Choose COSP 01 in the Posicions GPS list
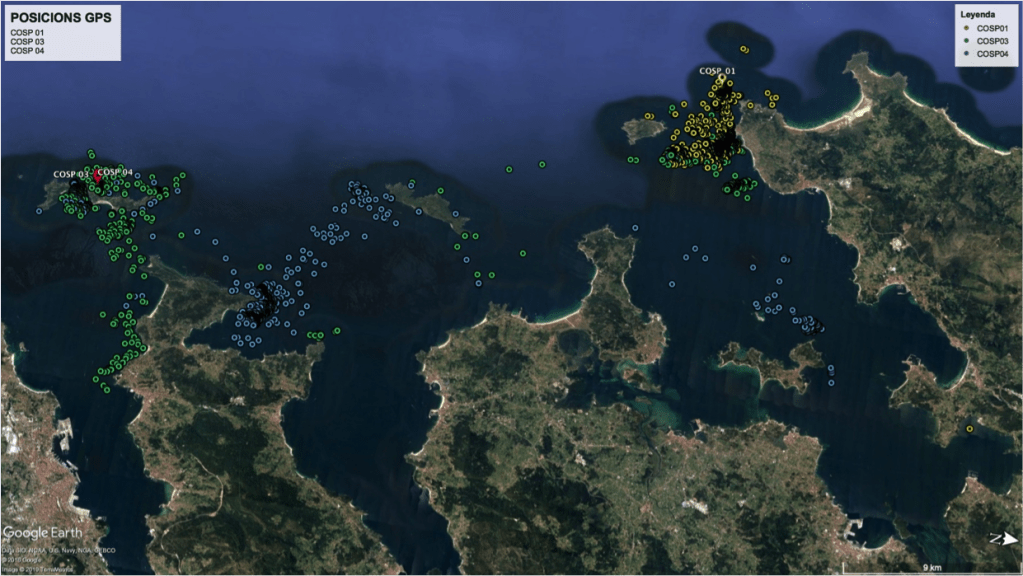Screen dimensions: 1023x576 [x=27, y=32]
